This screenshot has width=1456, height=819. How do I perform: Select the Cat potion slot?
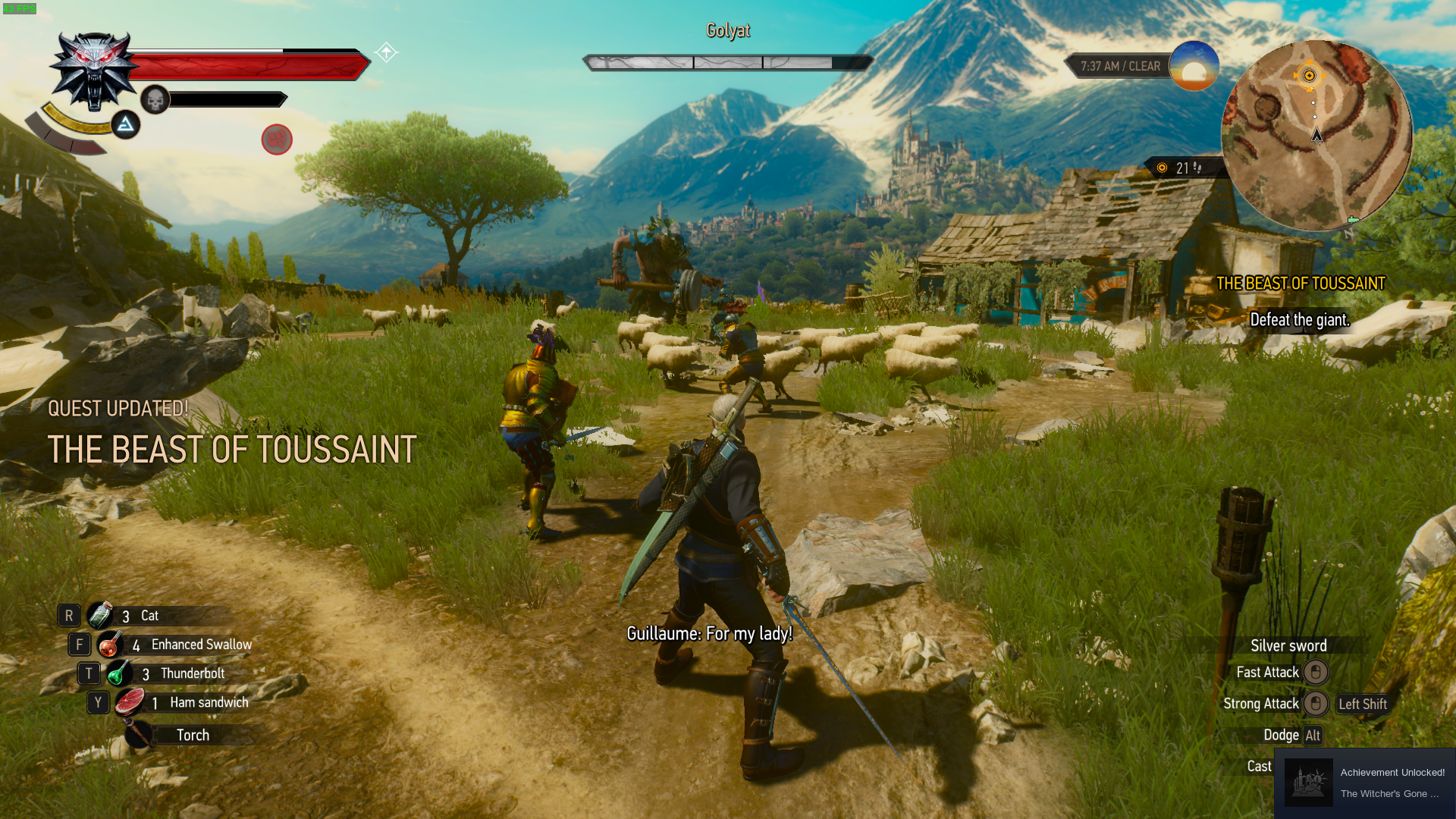click(x=101, y=616)
